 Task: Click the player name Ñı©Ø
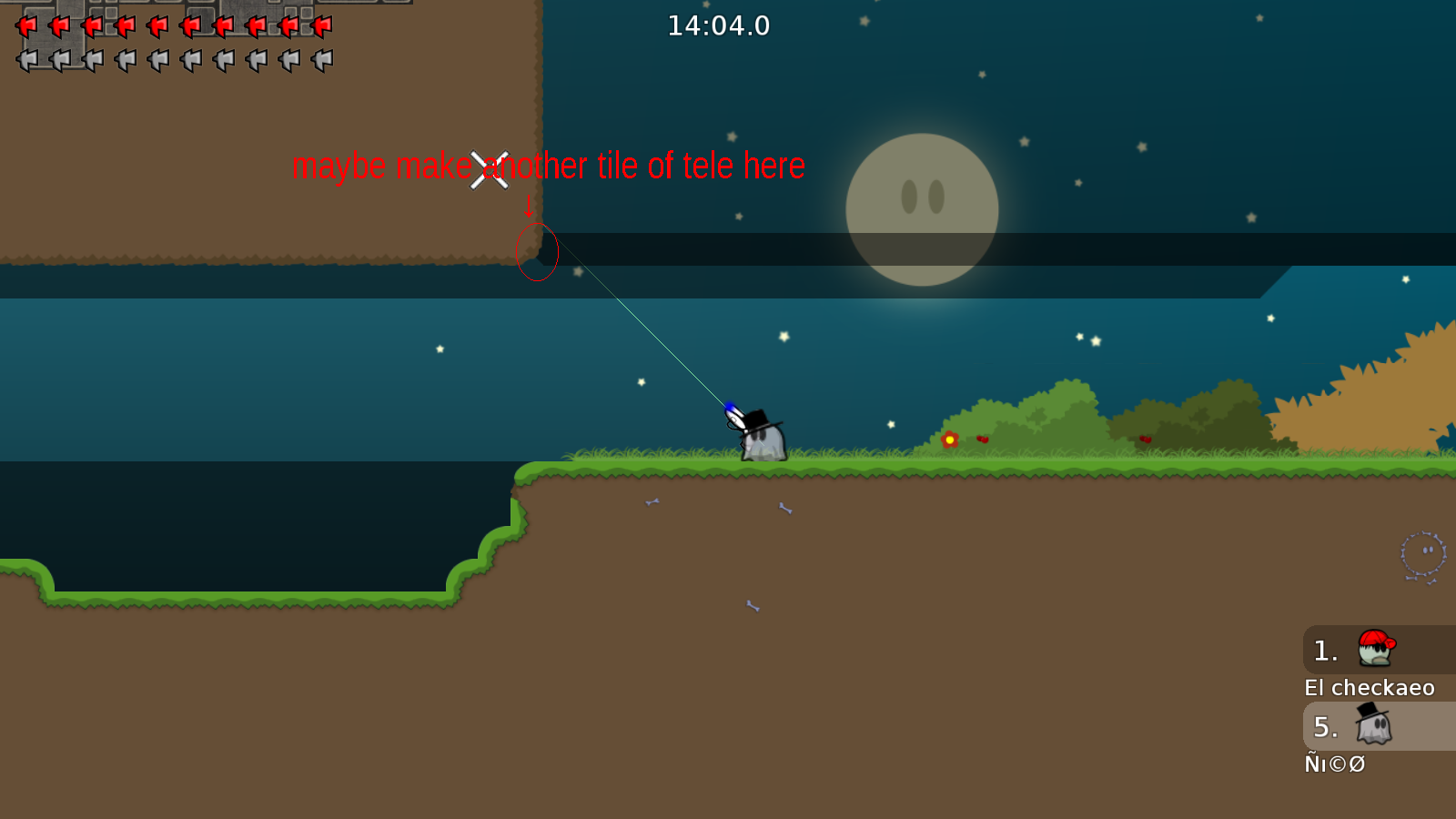tap(1334, 764)
